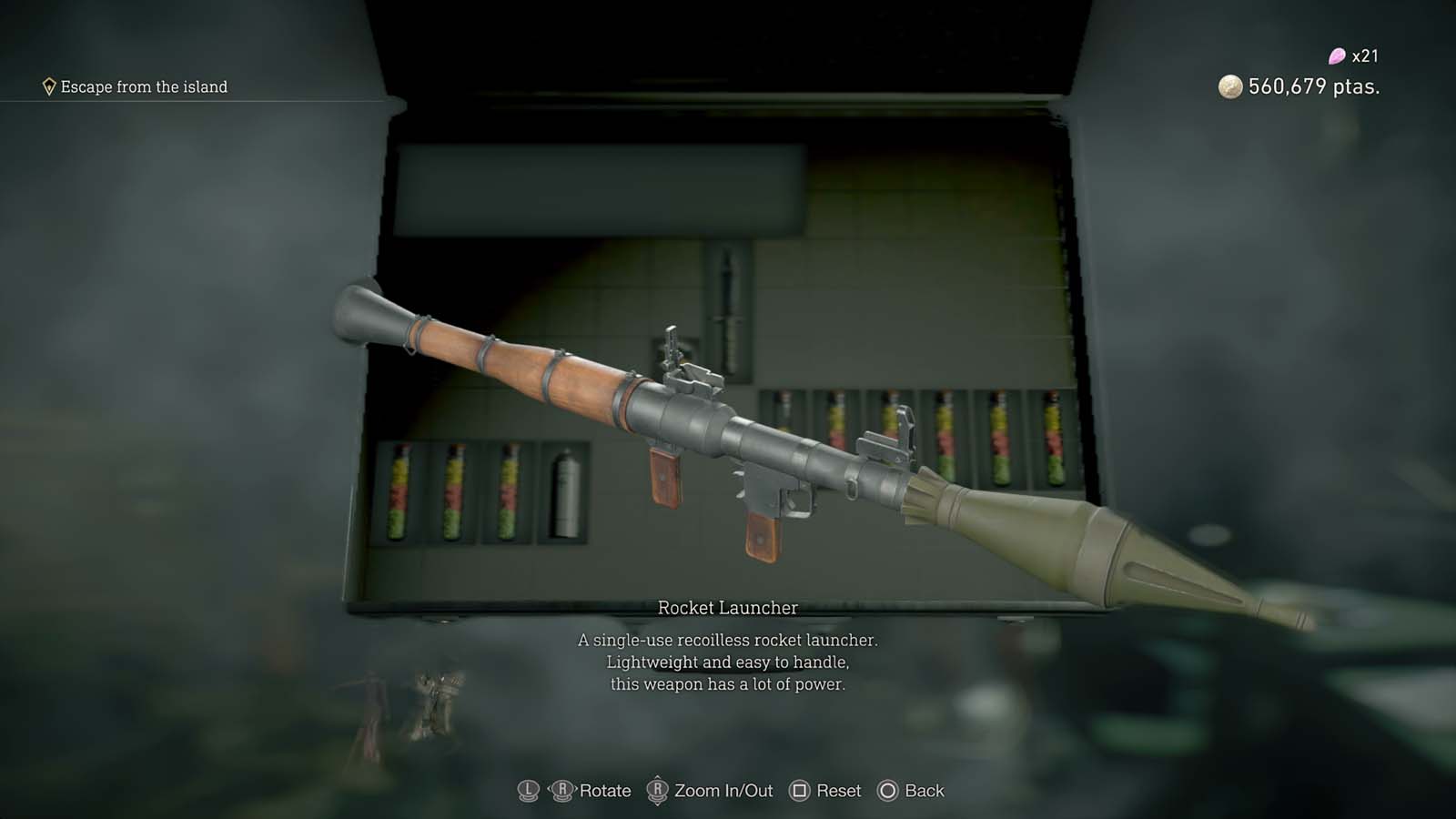The image size is (1456, 819).
Task: Click the square-button Reset prompt icon
Action: (802, 791)
